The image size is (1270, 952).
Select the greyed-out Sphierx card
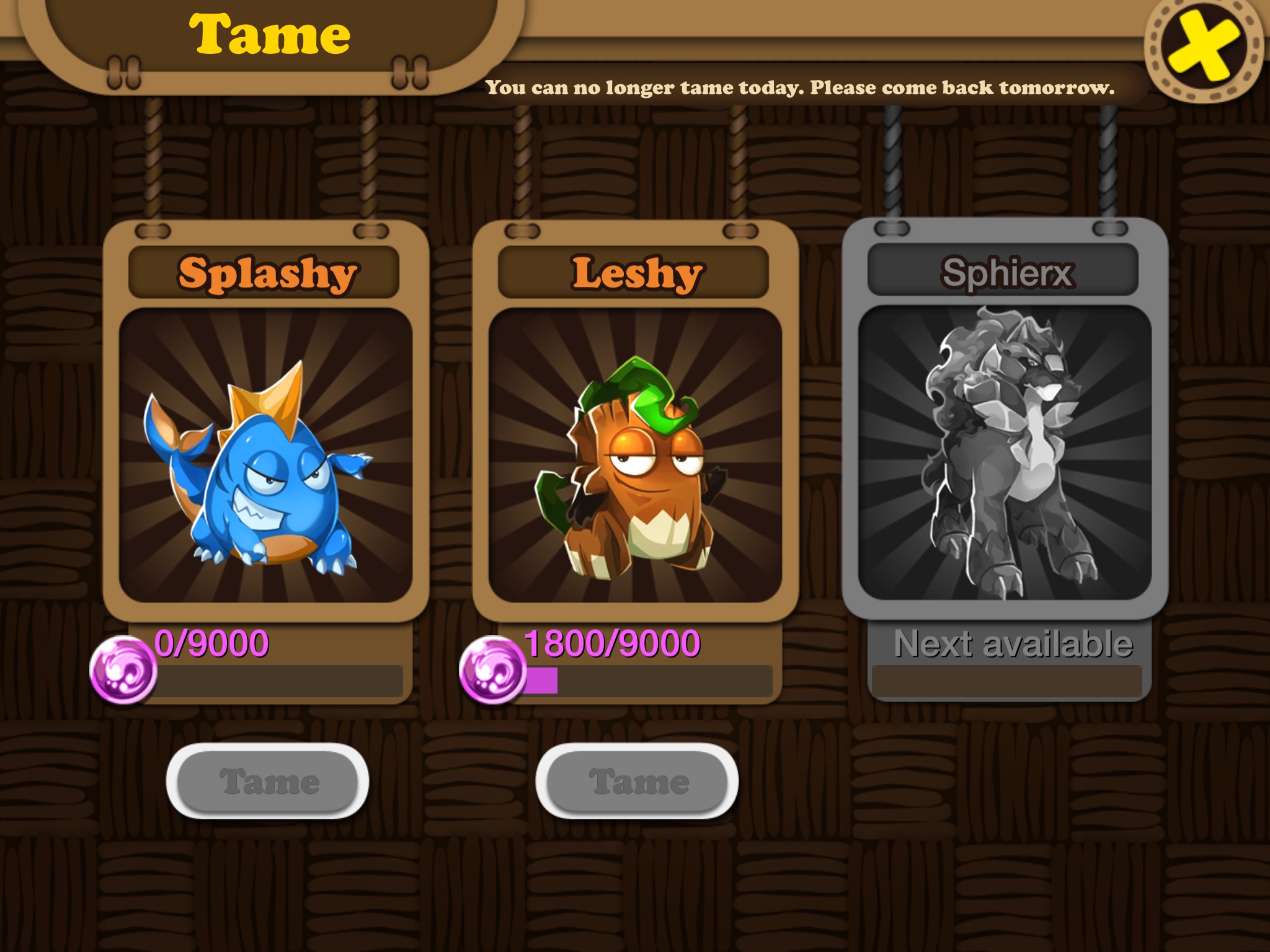pos(1005,452)
